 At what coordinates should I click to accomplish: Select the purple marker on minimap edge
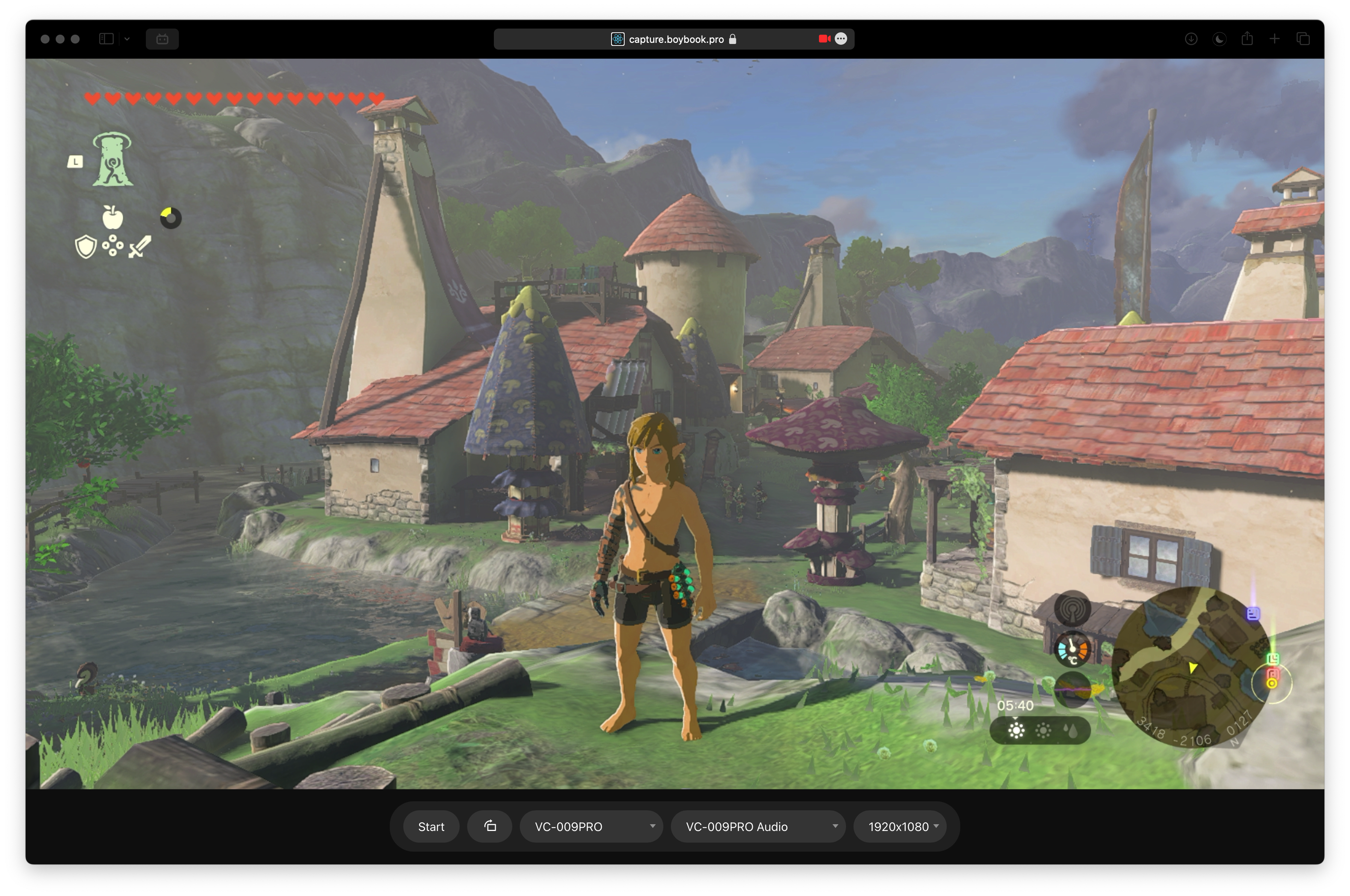tap(1253, 614)
